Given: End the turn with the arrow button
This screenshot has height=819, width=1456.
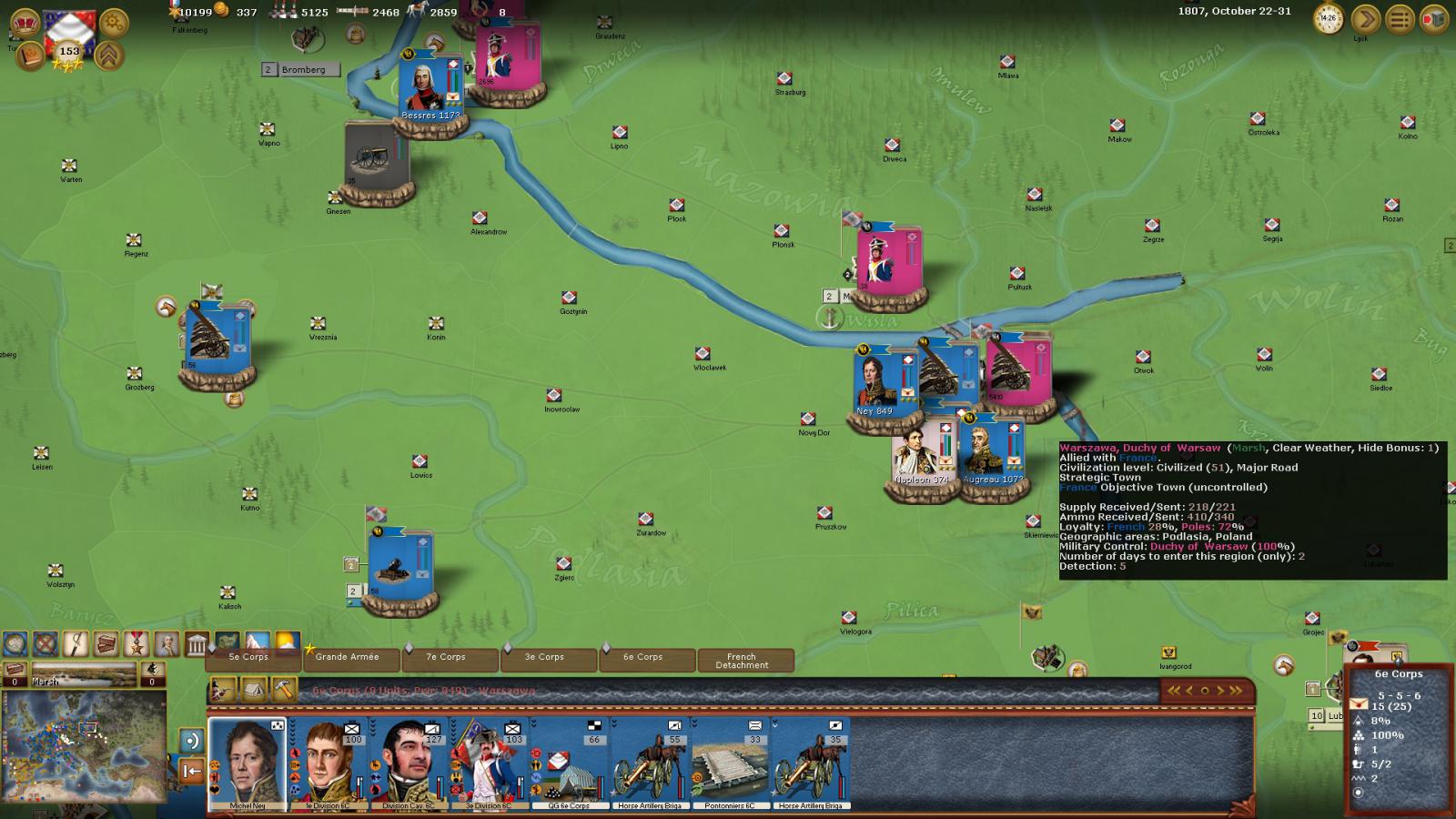Looking at the screenshot, I should pos(1365,18).
